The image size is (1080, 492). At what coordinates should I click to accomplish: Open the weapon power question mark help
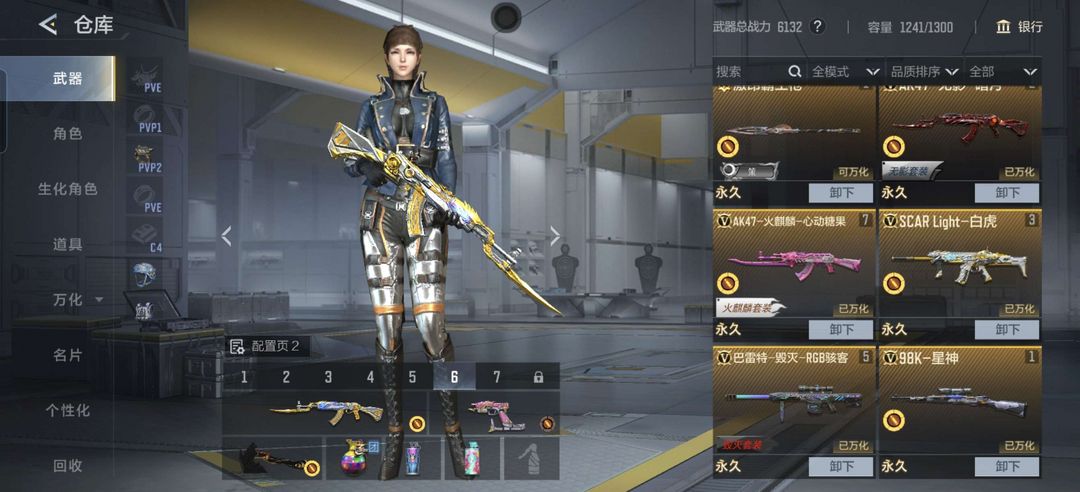pos(817,27)
